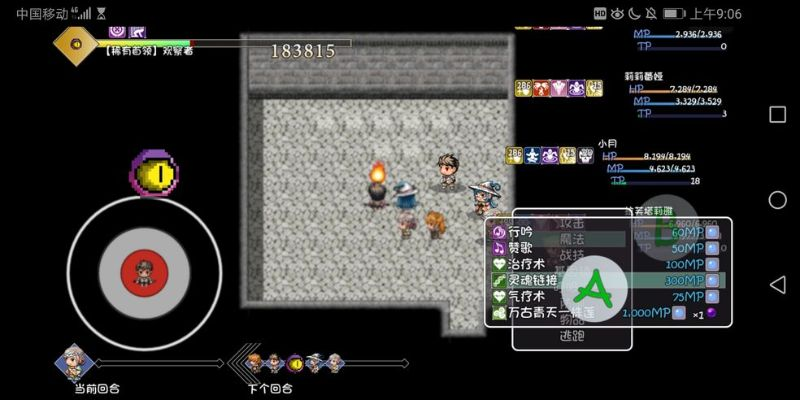Choose the 逃跑 escape command

click(x=571, y=336)
